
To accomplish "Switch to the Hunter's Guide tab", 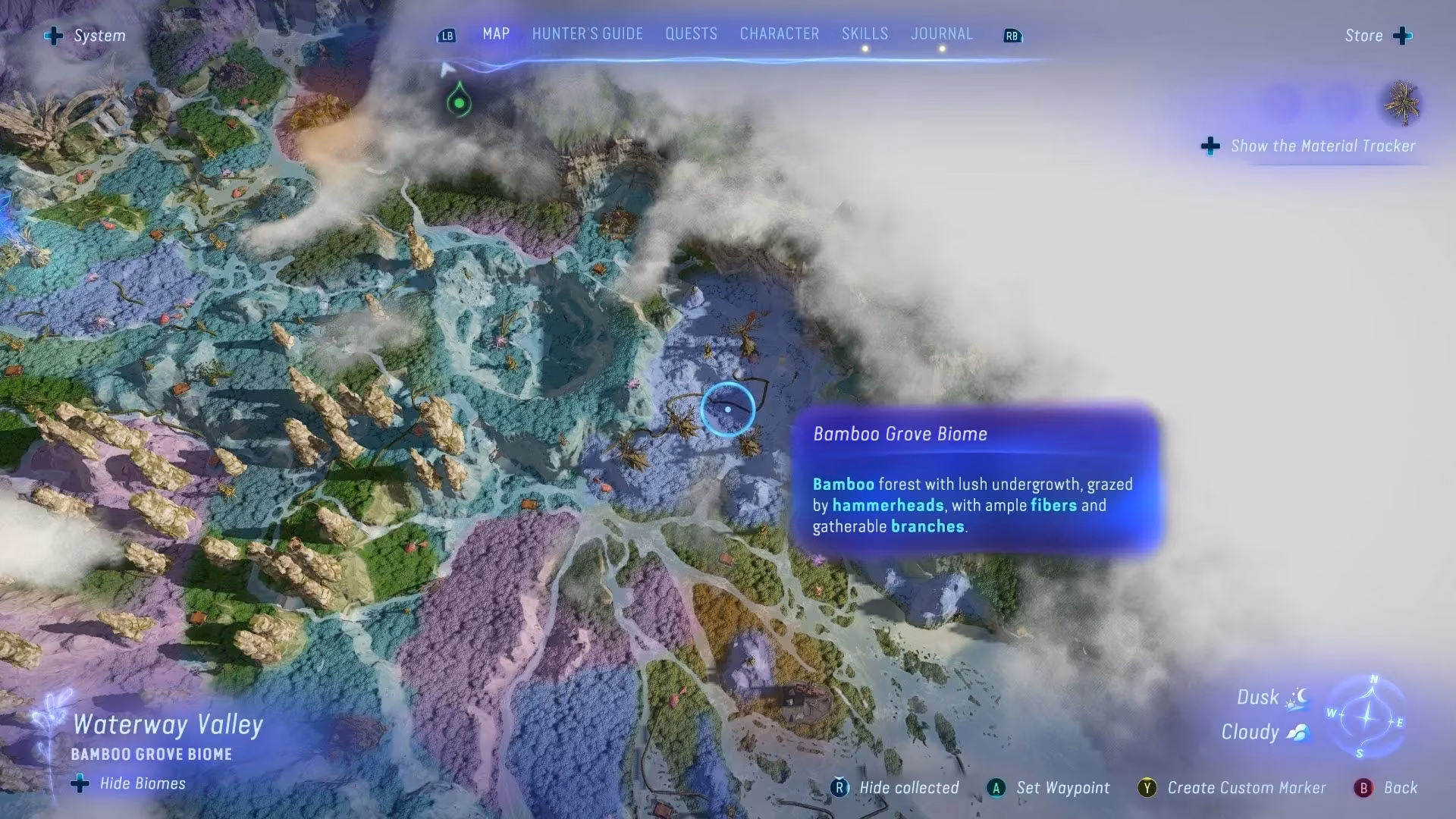I will (x=588, y=33).
